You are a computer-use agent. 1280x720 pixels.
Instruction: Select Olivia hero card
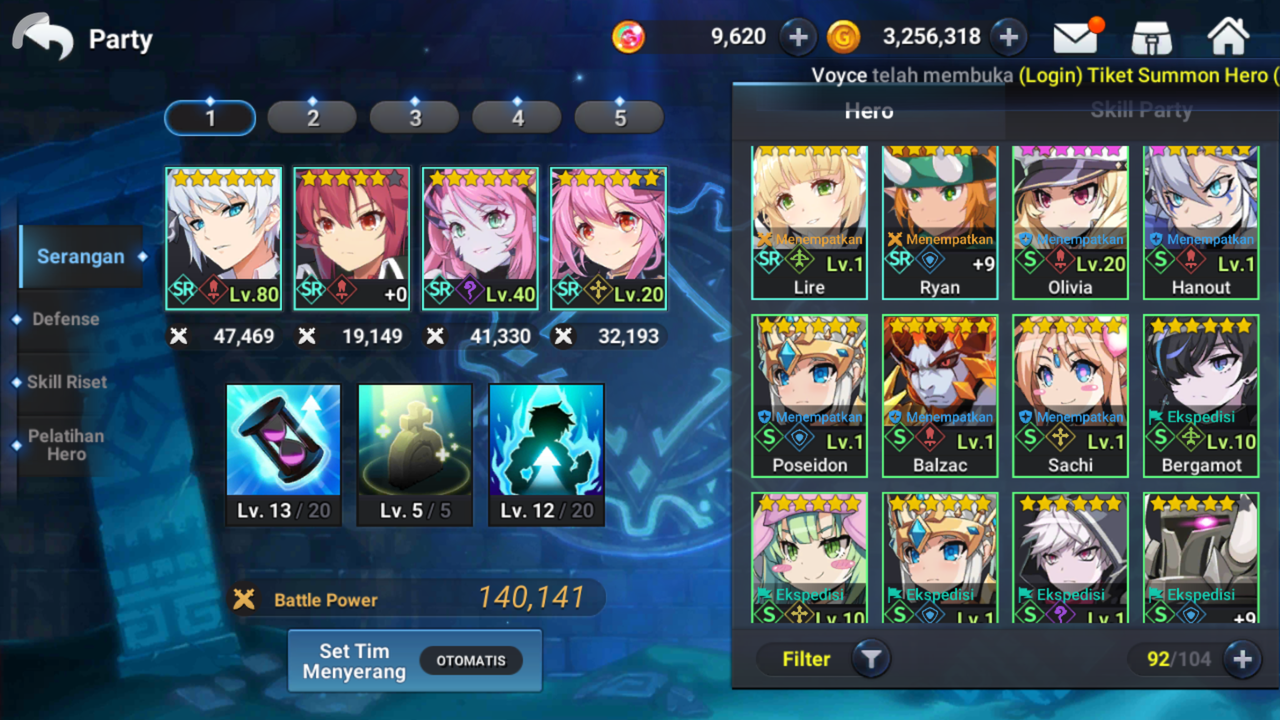click(1070, 222)
